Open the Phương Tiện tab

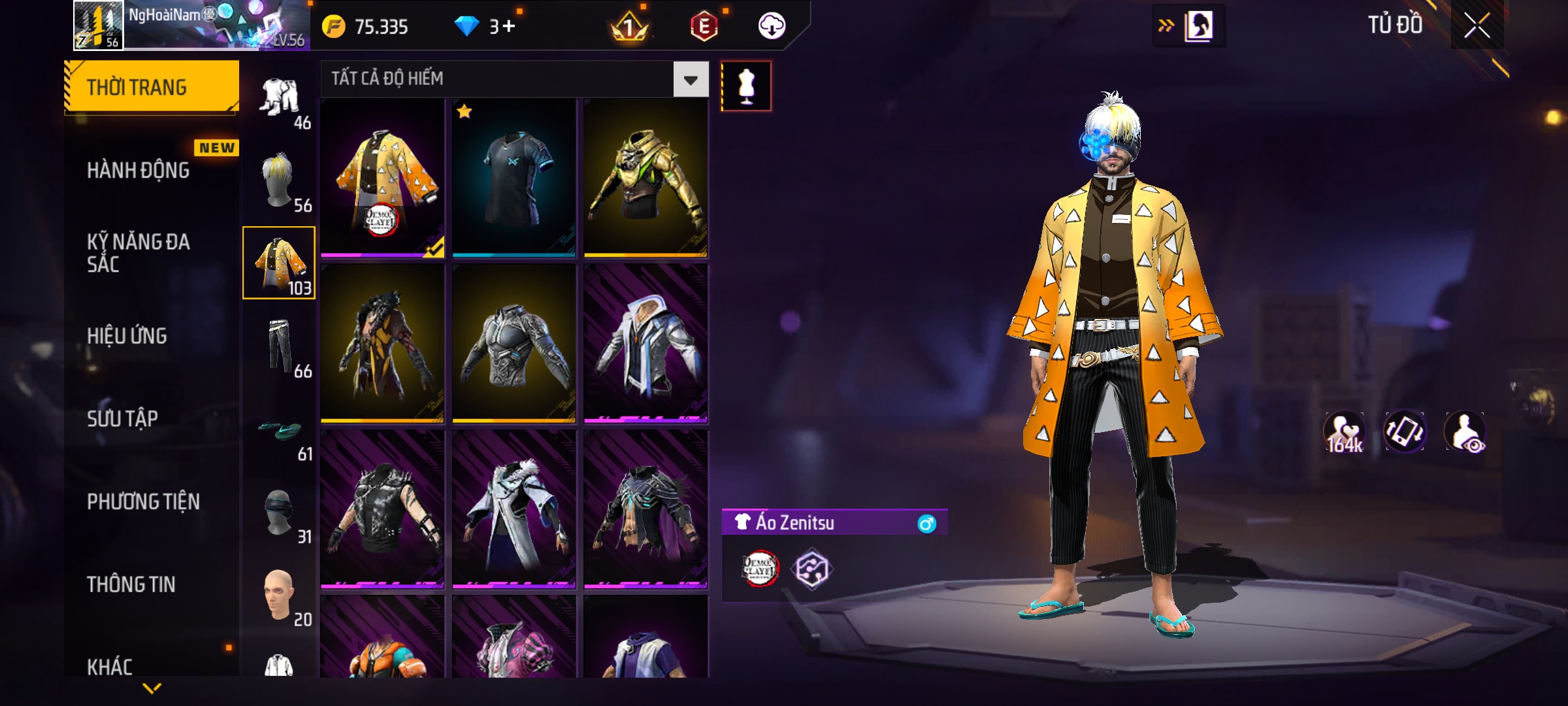144,501
